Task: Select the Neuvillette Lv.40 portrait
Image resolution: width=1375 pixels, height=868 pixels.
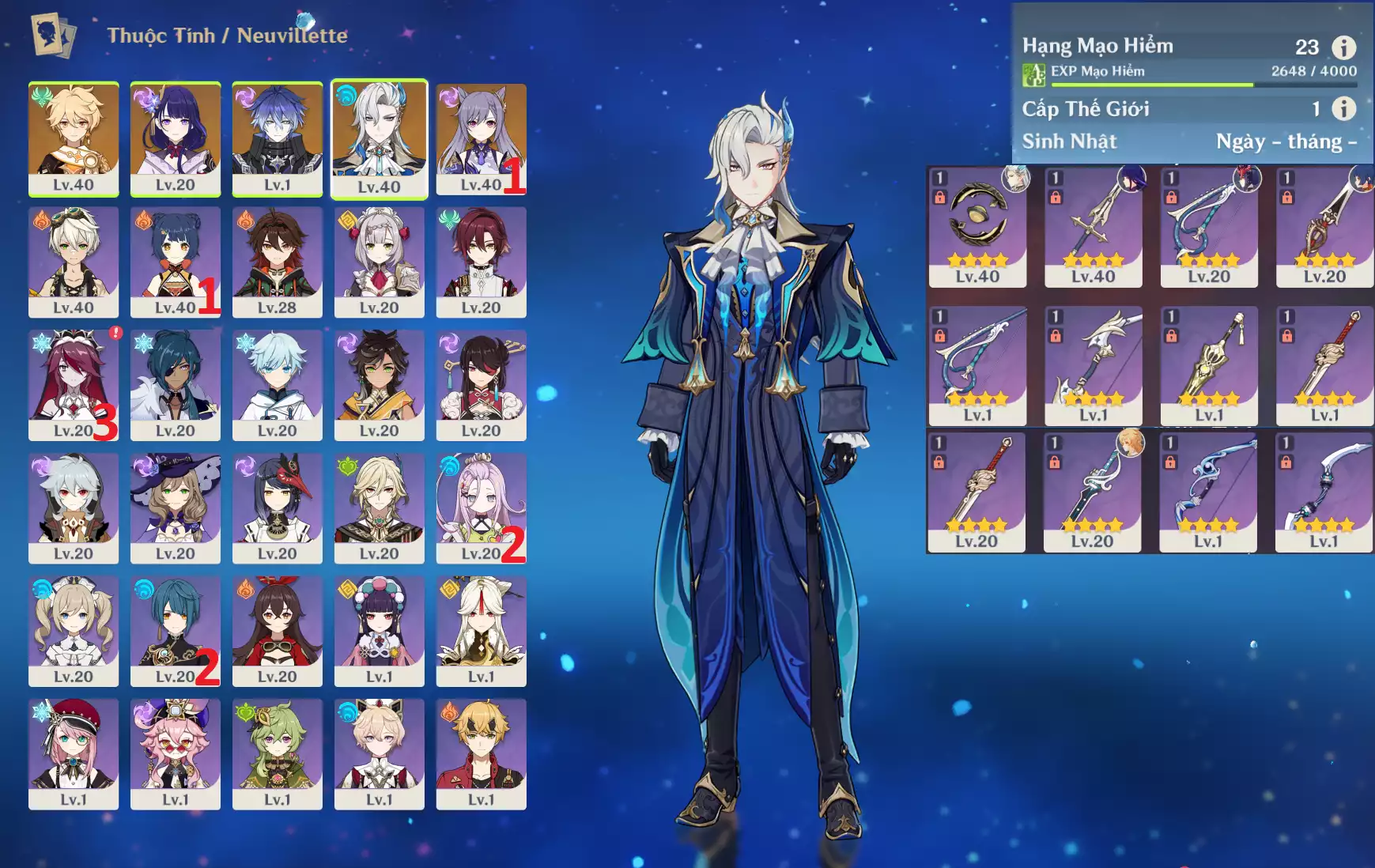Action: pyautogui.click(x=380, y=138)
